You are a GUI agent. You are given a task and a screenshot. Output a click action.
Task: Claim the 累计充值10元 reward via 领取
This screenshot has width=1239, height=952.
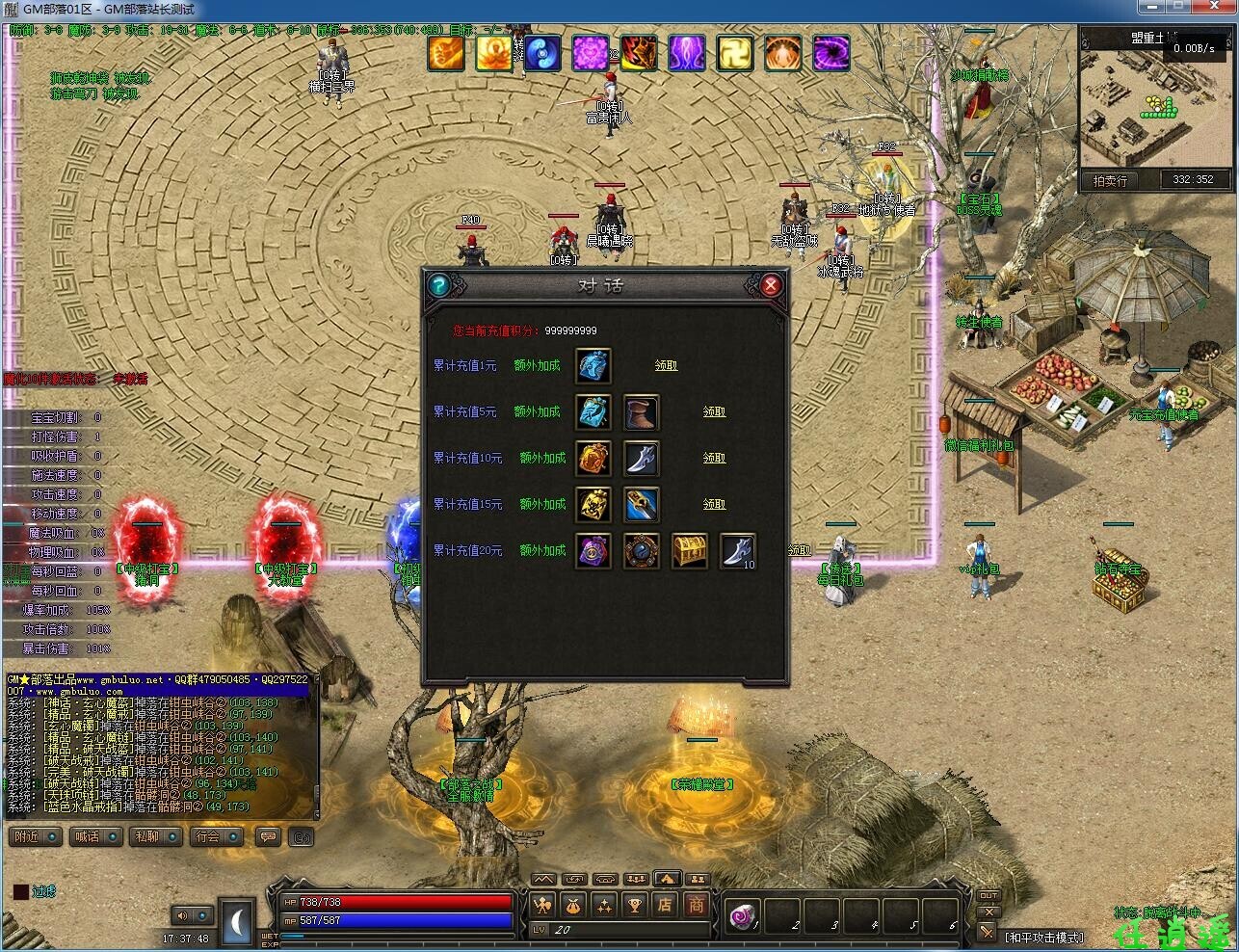point(714,458)
